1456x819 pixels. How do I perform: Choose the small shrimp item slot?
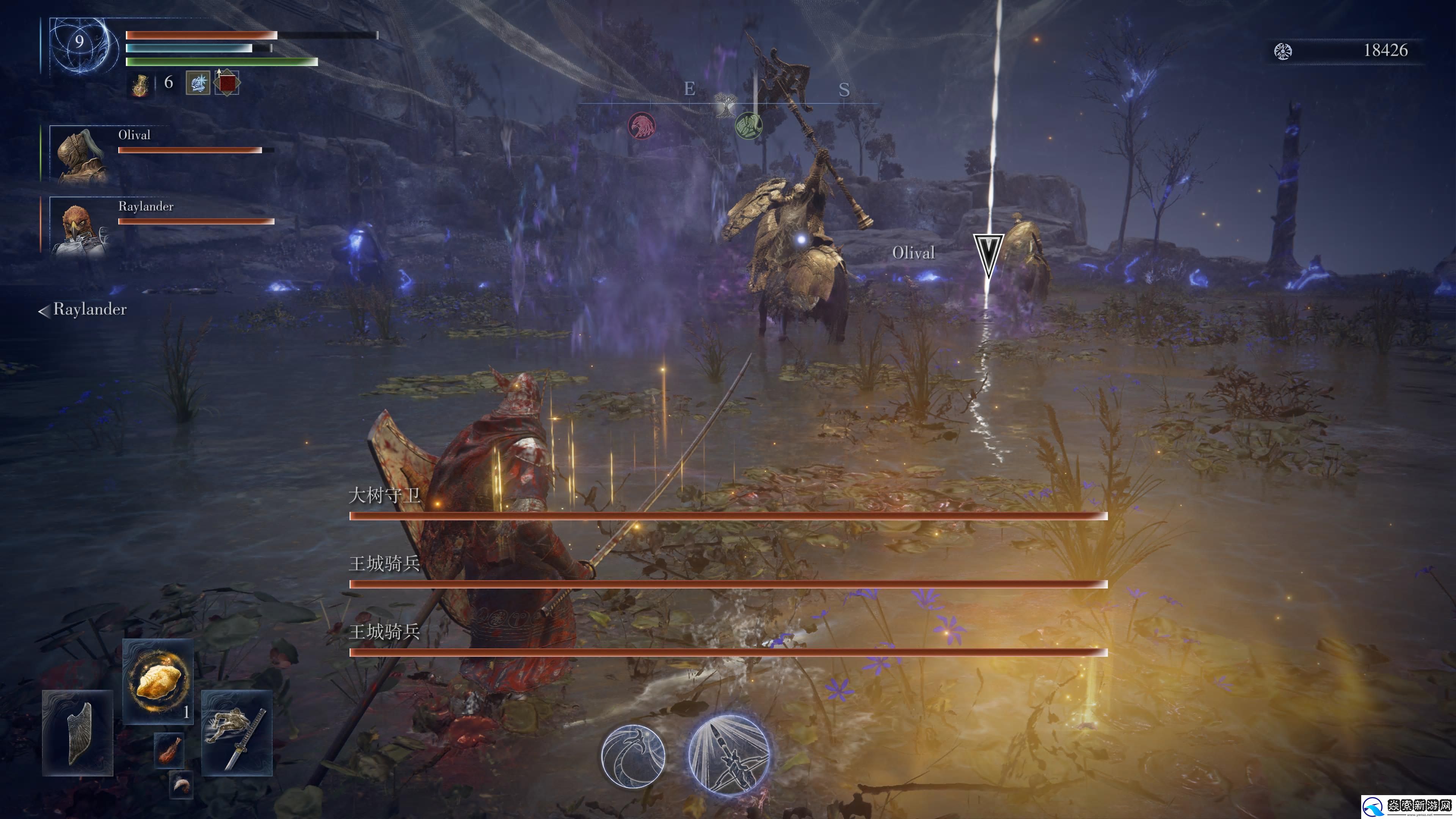182,784
